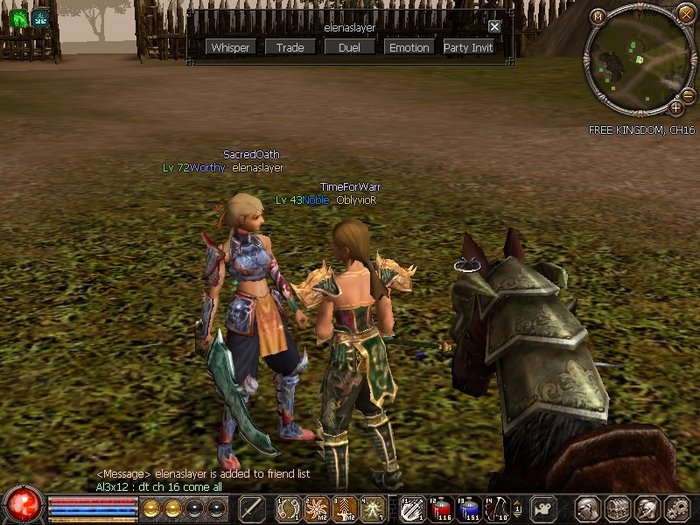Click the red character orb in the corner

point(21,505)
